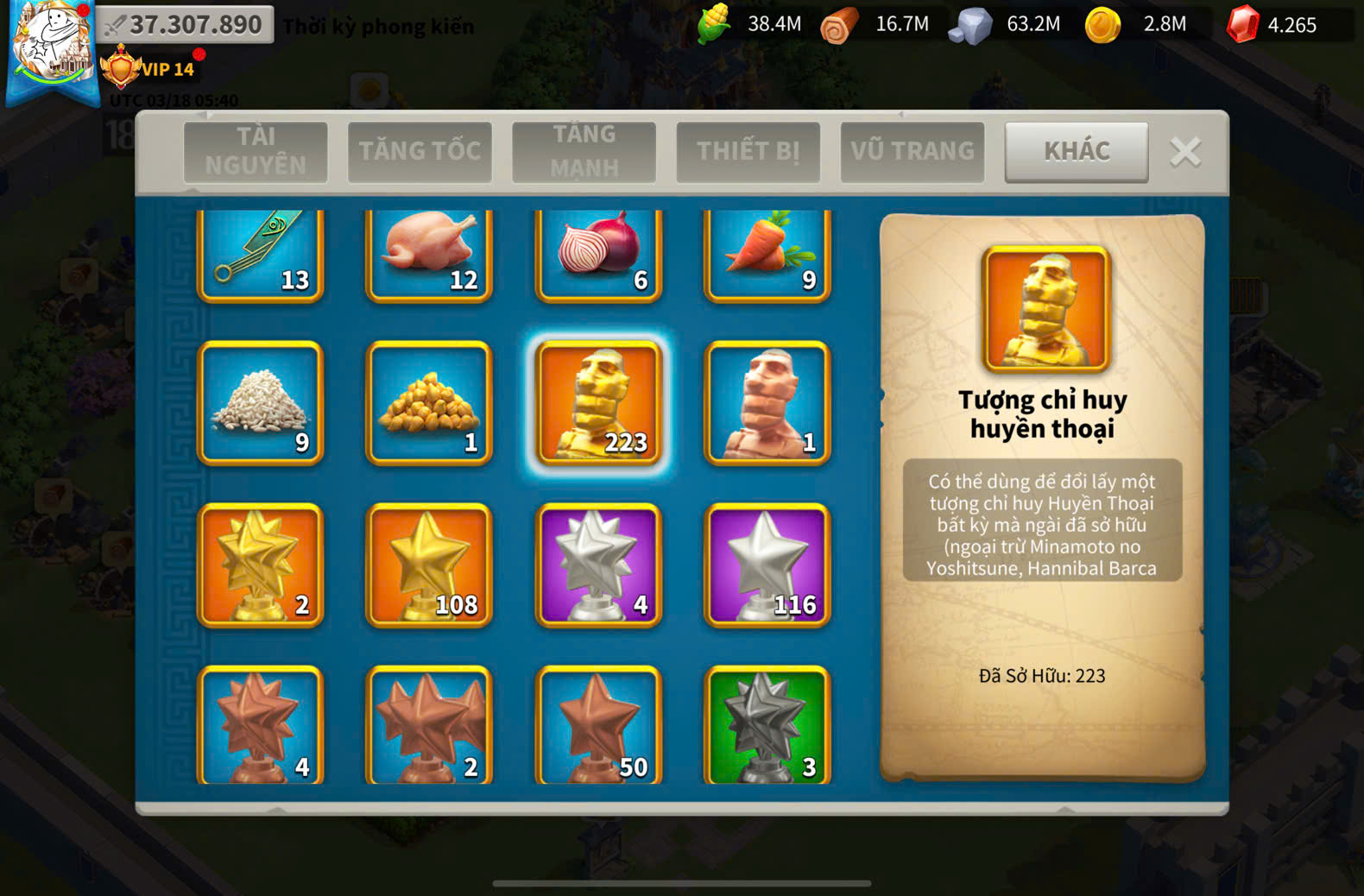1364x896 pixels.
Task: Select the golden commander sculpture with 223
Action: [598, 402]
